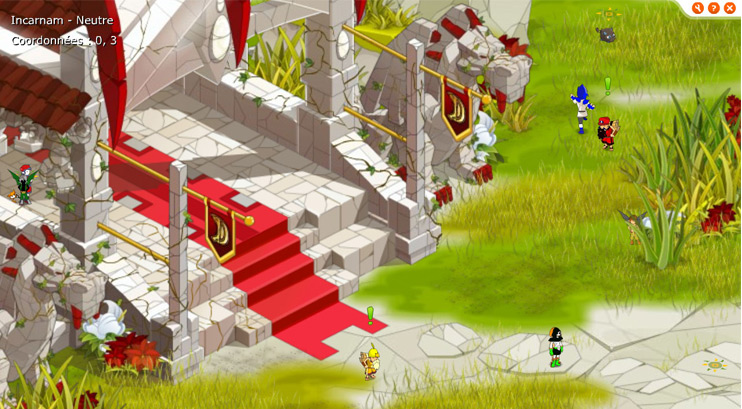
Task: Open the wrench options button
Action: [698, 8]
